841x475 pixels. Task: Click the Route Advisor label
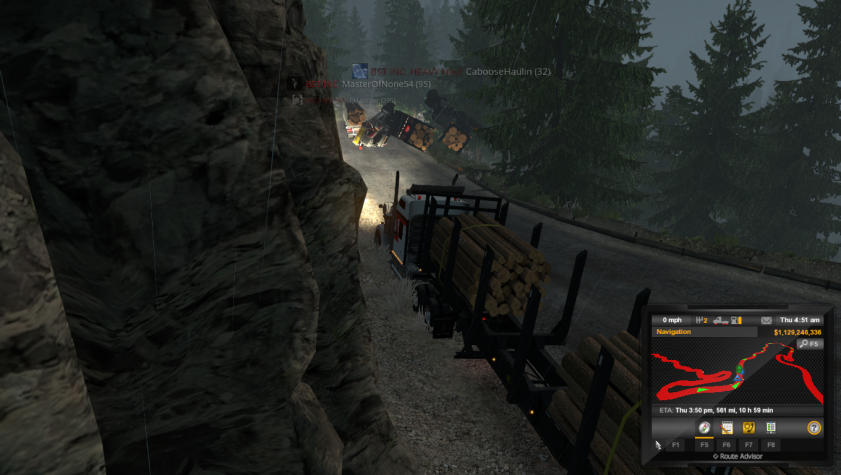pos(740,456)
